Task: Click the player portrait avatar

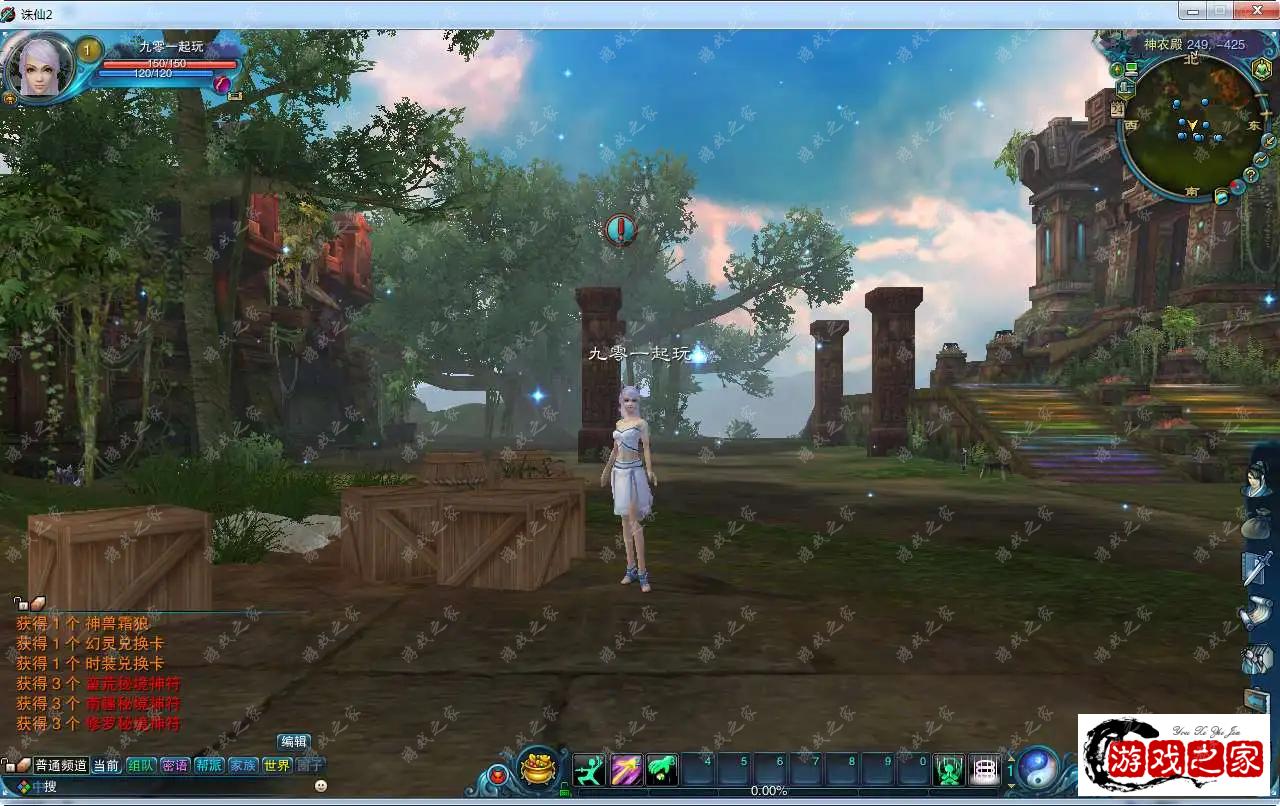Action: [40, 67]
